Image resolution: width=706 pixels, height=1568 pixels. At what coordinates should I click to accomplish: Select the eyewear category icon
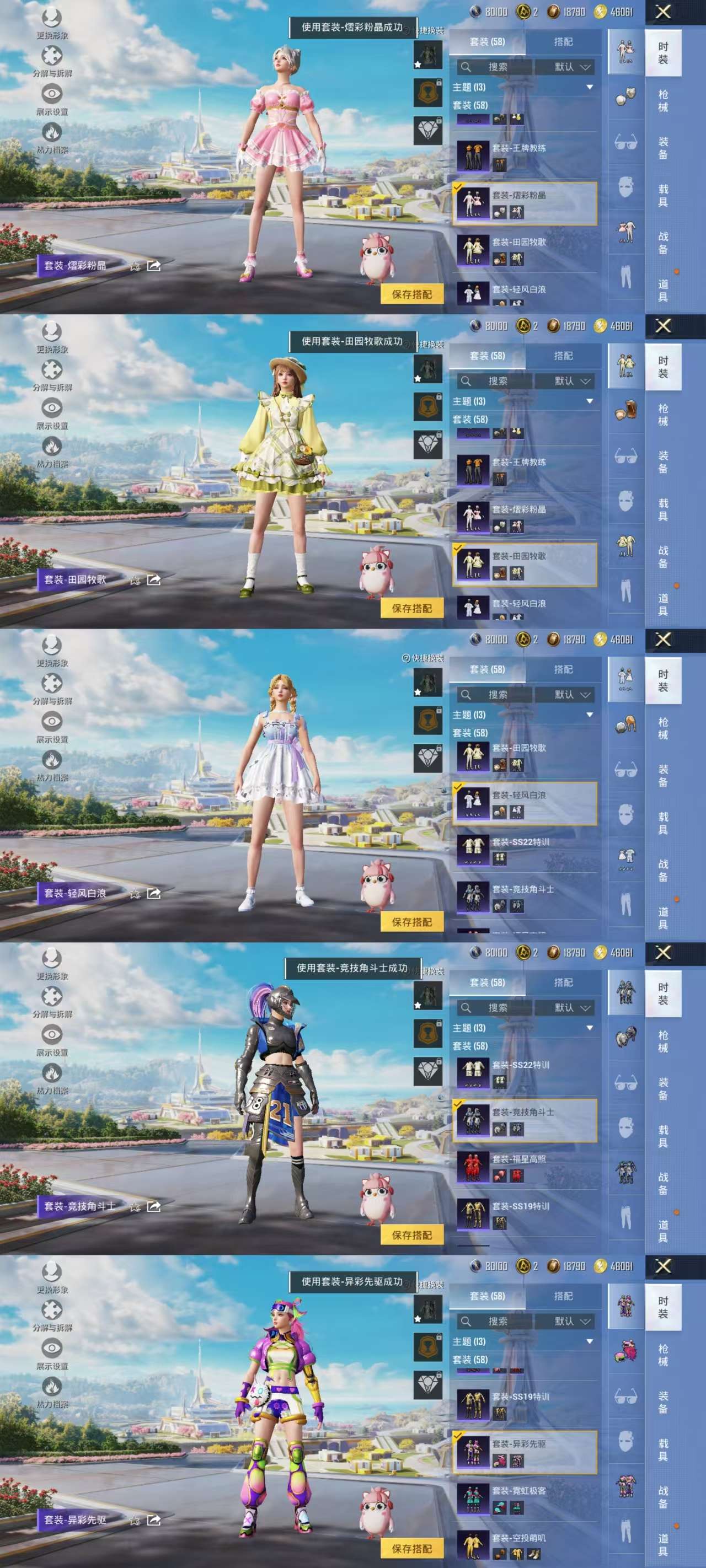(x=625, y=141)
